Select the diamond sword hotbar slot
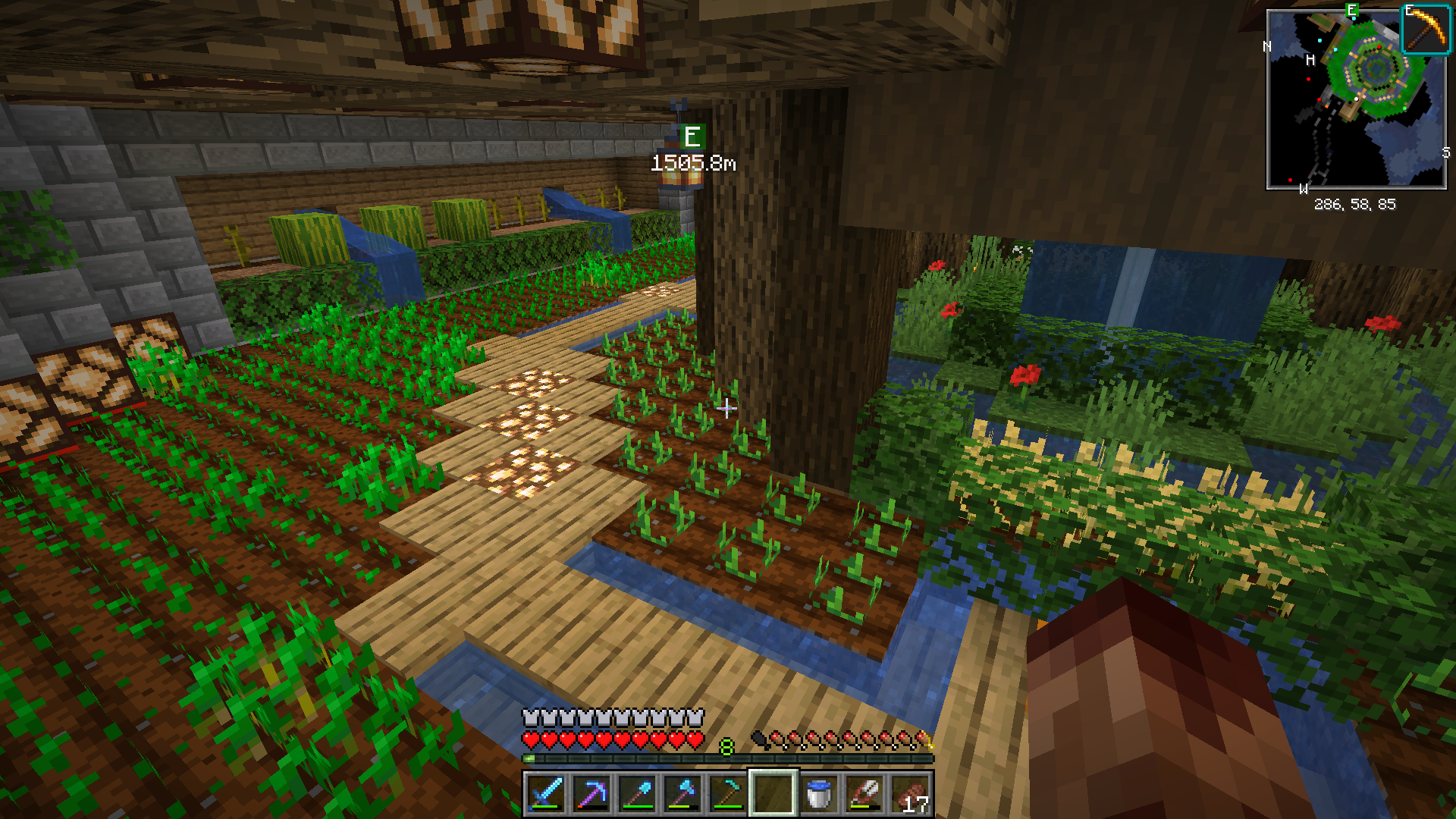The image size is (1456, 819). click(x=546, y=794)
